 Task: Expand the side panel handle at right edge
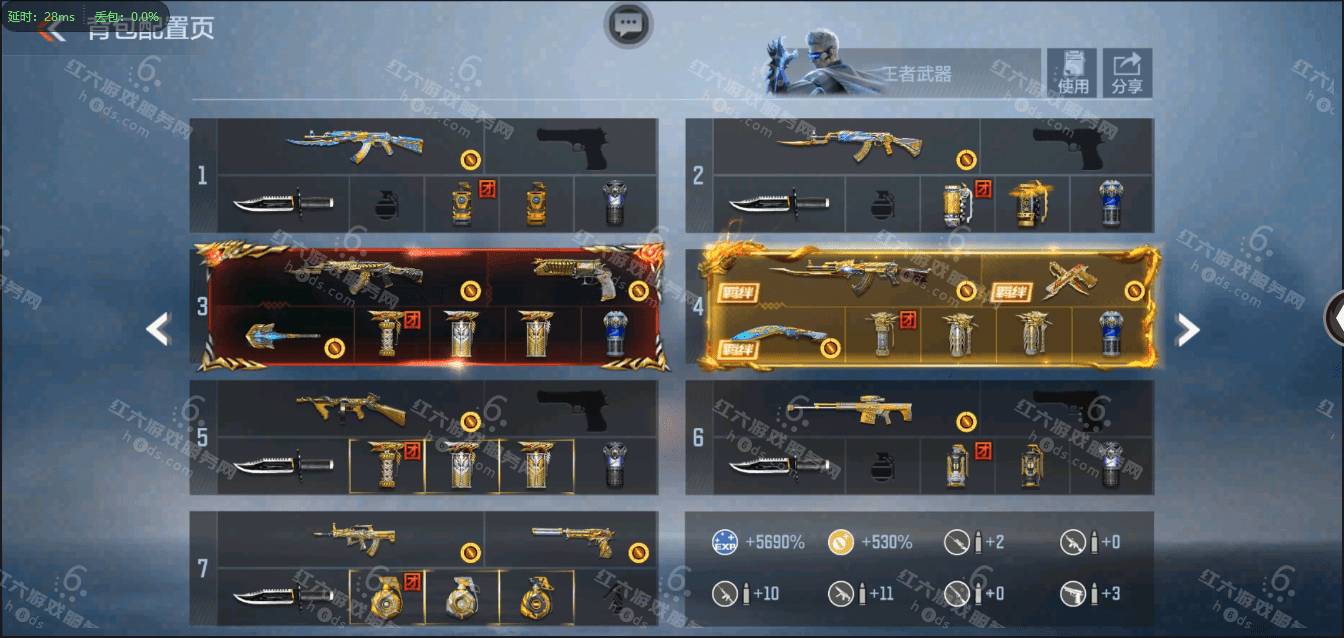[x=1335, y=318]
